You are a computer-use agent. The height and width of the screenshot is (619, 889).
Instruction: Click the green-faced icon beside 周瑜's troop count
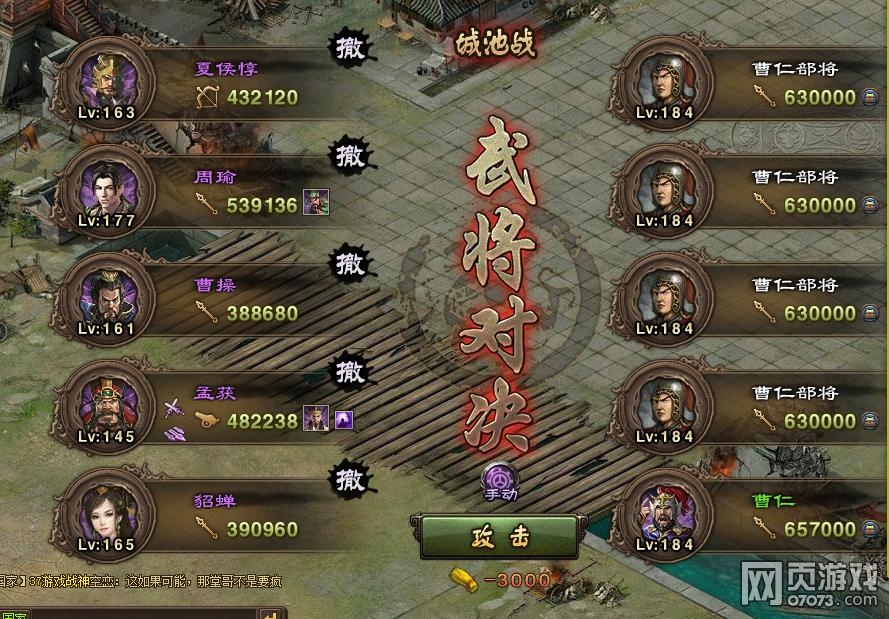click(316, 204)
